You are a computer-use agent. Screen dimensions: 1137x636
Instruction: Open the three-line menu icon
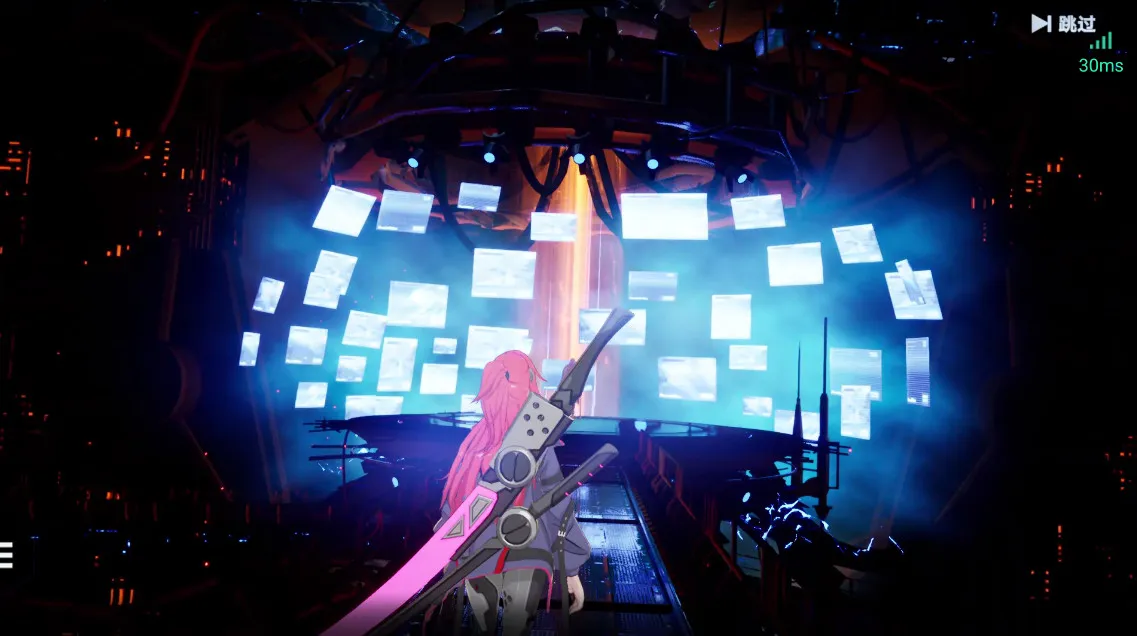(6, 555)
